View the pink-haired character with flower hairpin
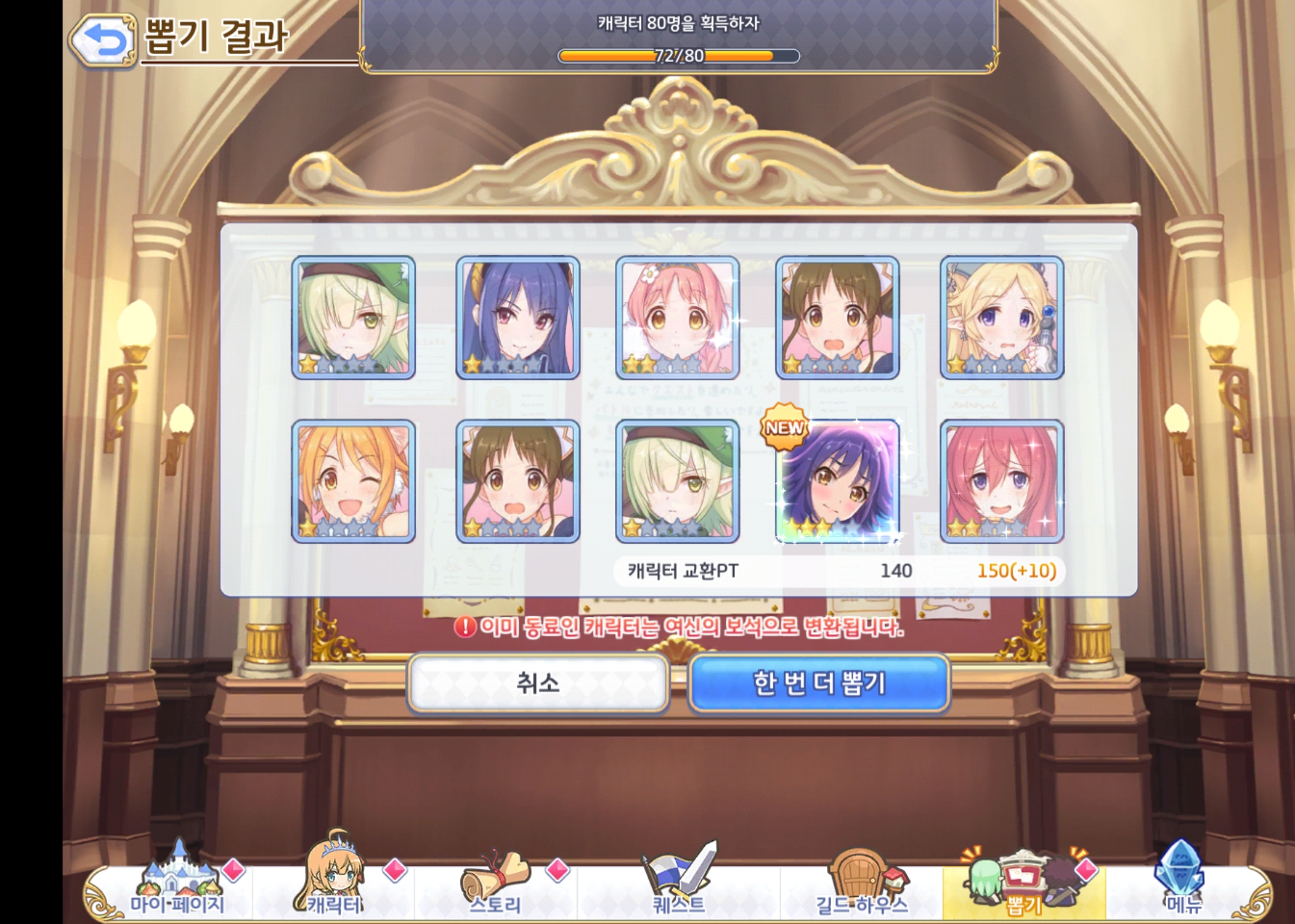 click(x=677, y=318)
